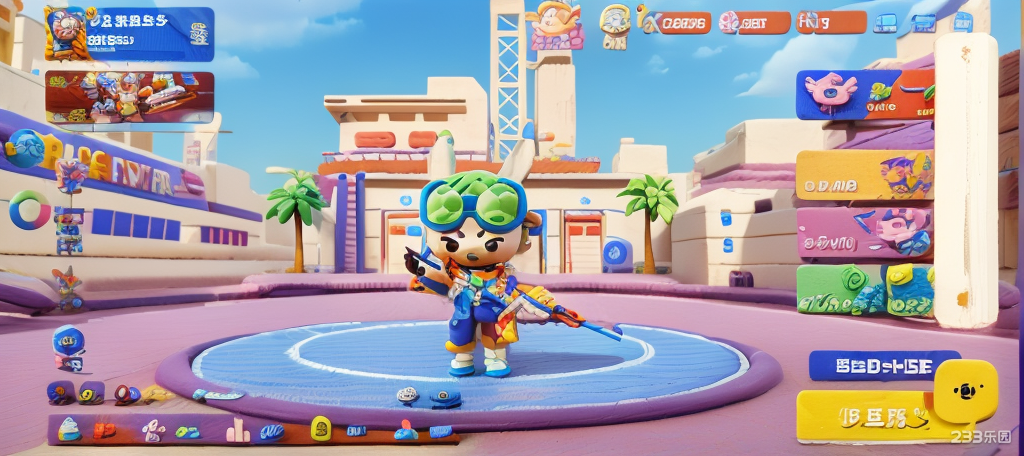1024x456 pixels.
Task: Open the red event banner under the profile
Action: 129,97
